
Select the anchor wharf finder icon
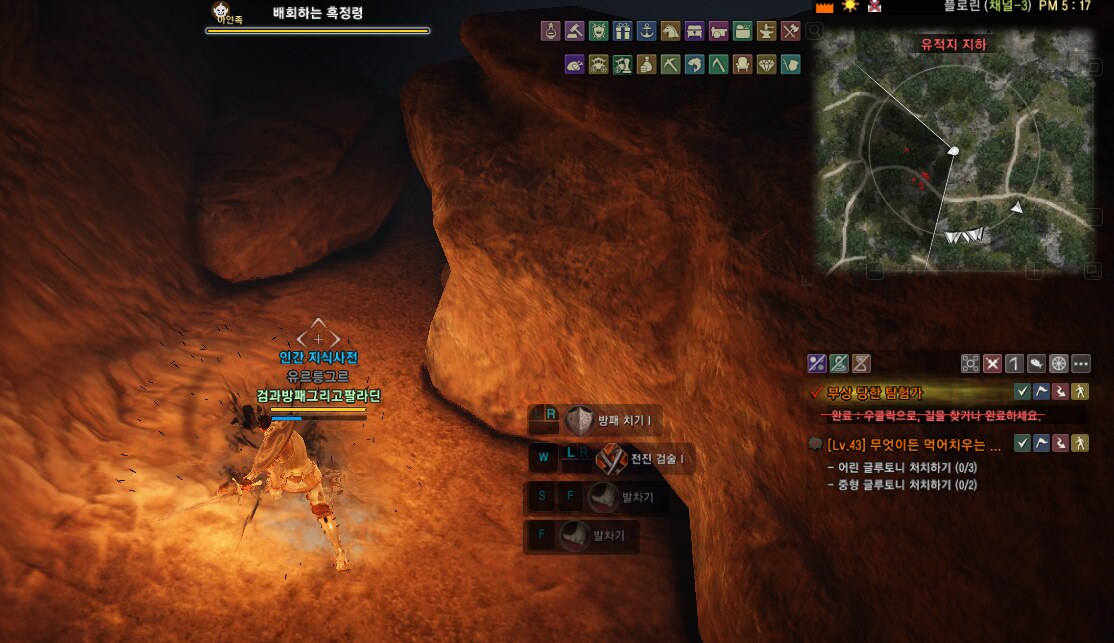pyautogui.click(x=646, y=31)
